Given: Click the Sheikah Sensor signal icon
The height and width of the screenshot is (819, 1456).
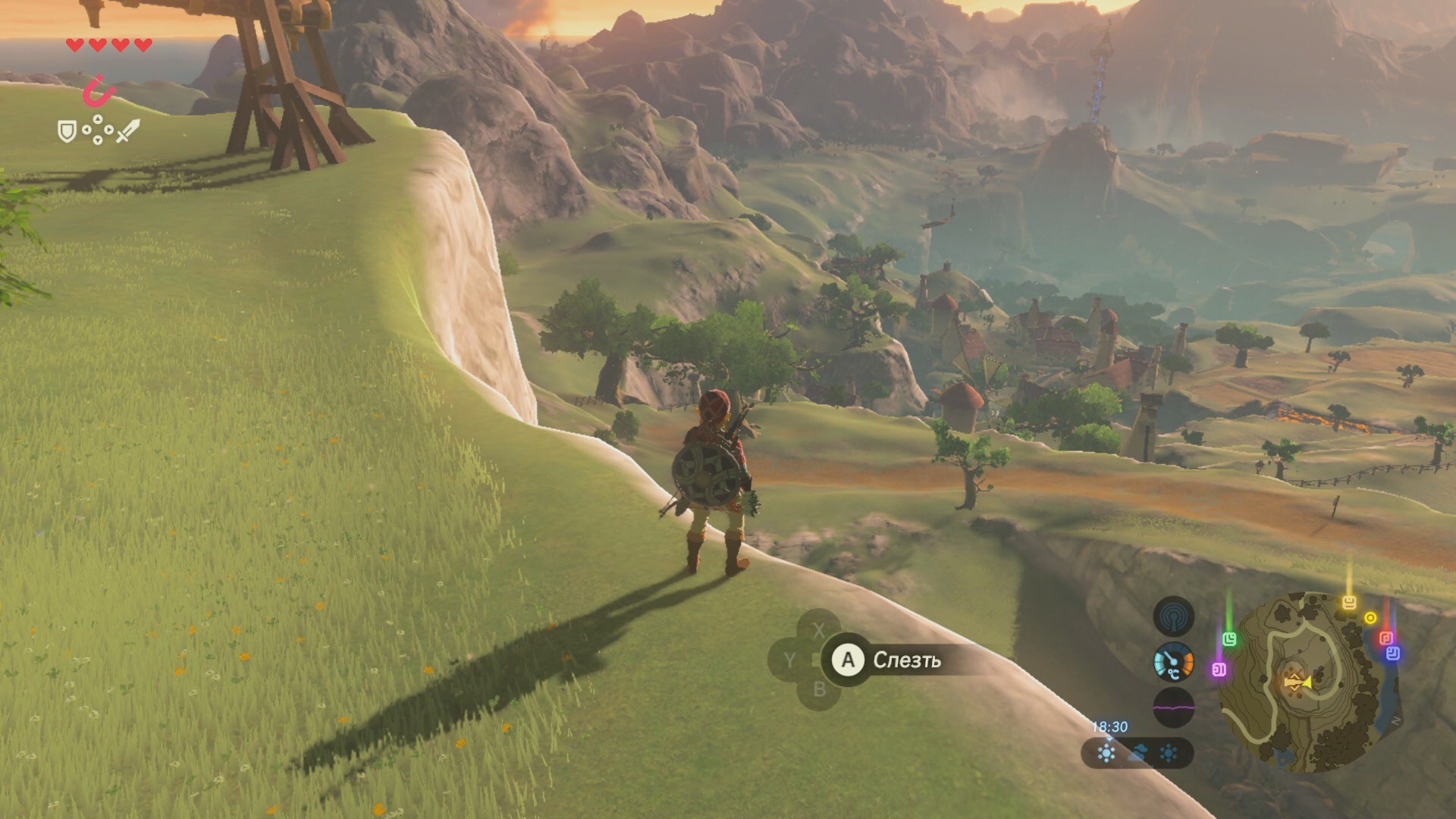Looking at the screenshot, I should tap(1173, 617).
